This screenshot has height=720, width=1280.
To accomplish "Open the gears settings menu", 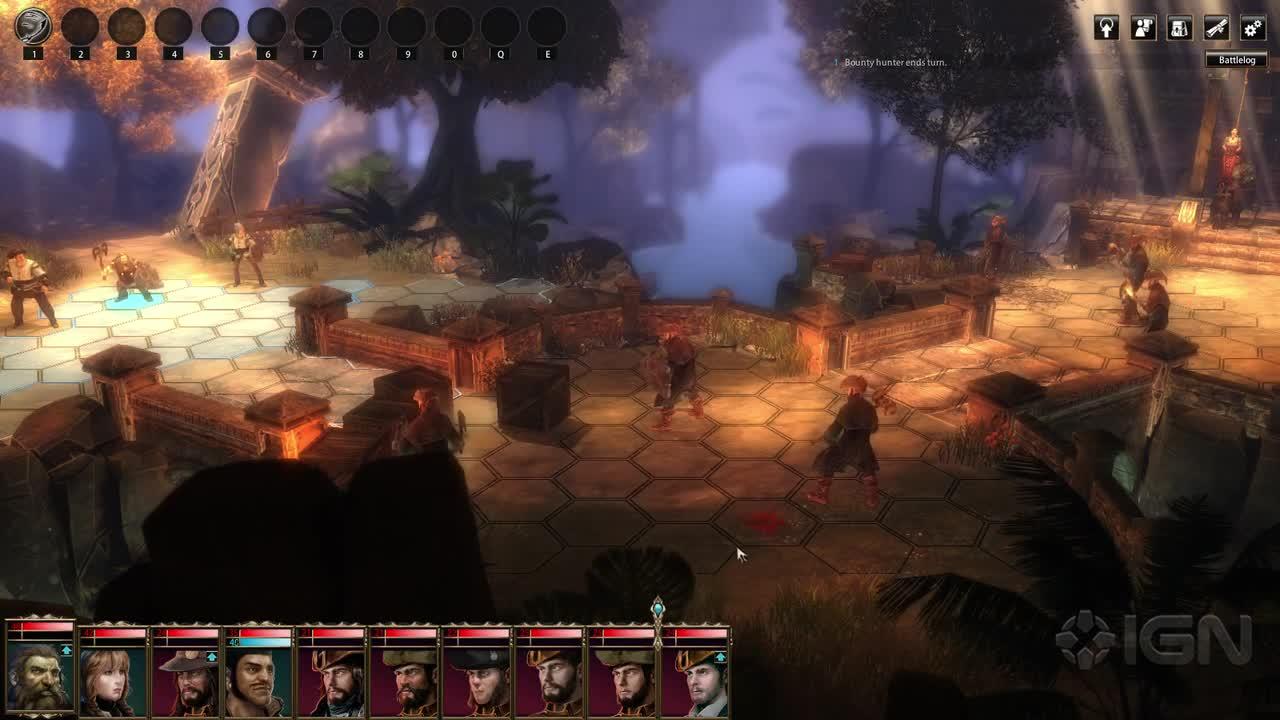I will (x=1252, y=28).
